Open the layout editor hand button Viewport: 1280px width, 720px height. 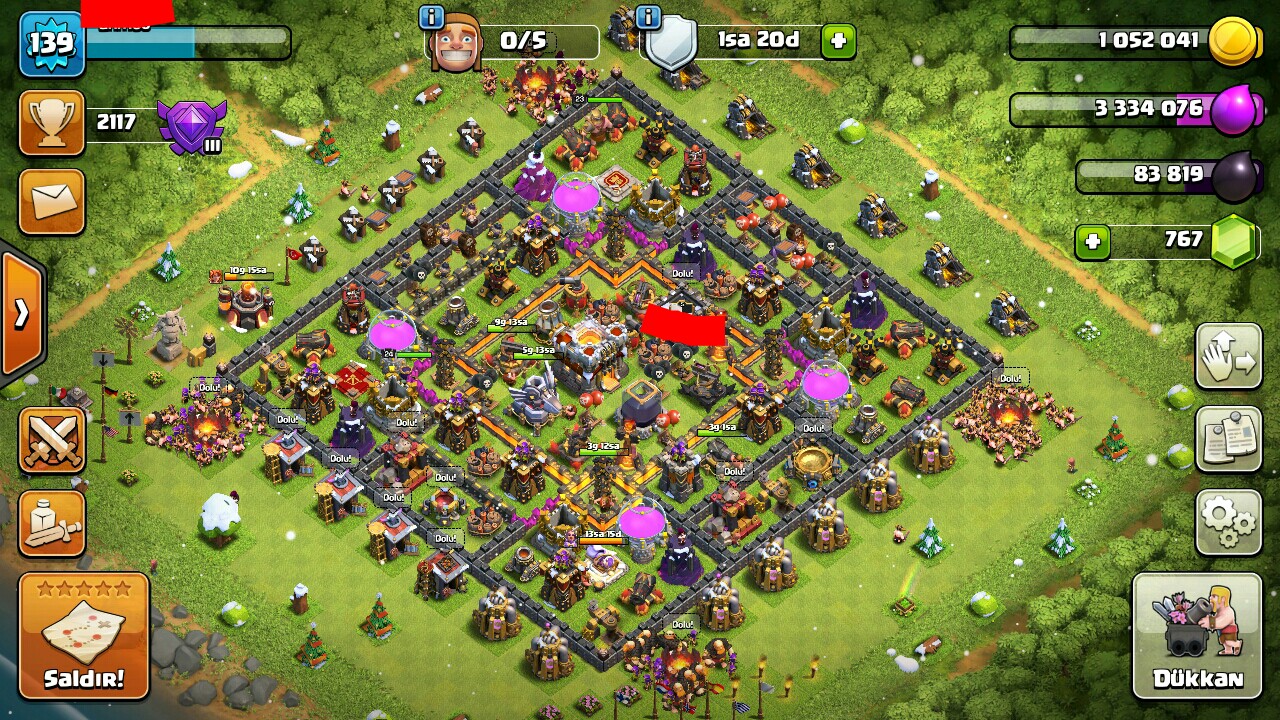pyautogui.click(x=1228, y=357)
